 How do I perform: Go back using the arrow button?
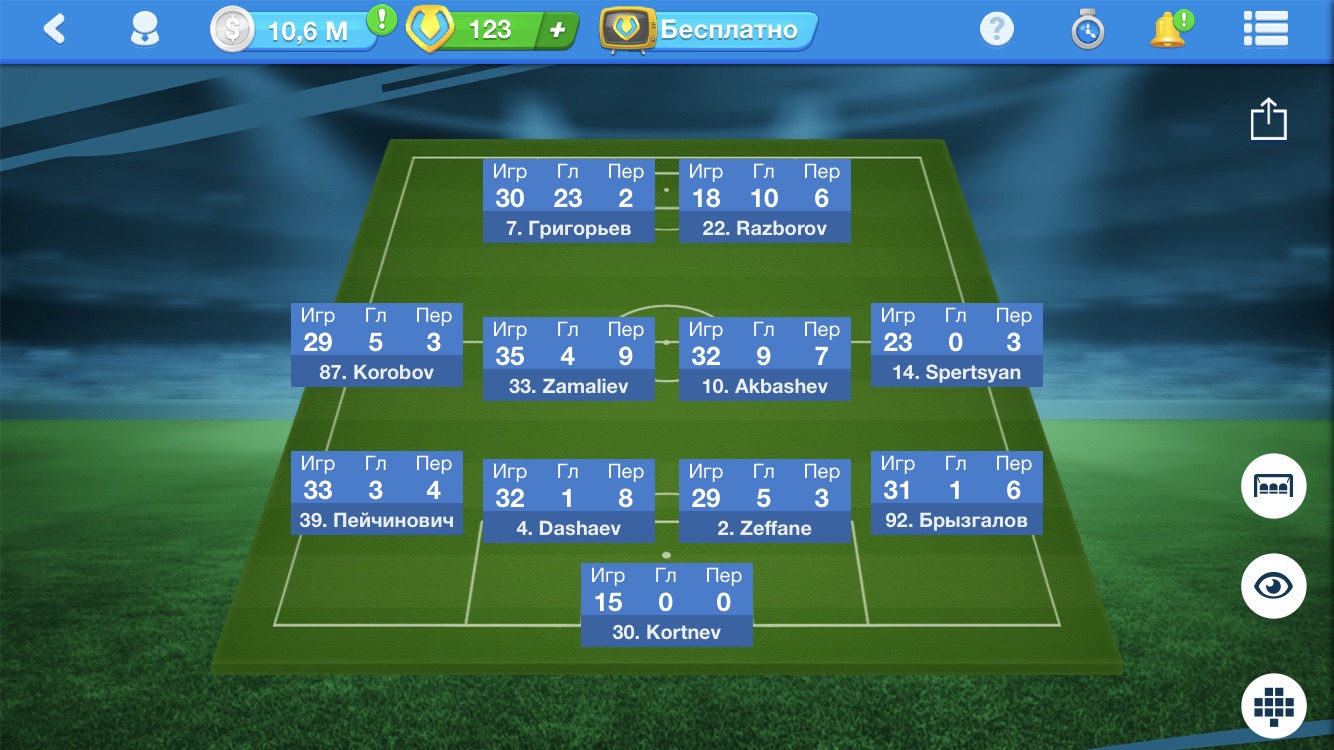[55, 29]
